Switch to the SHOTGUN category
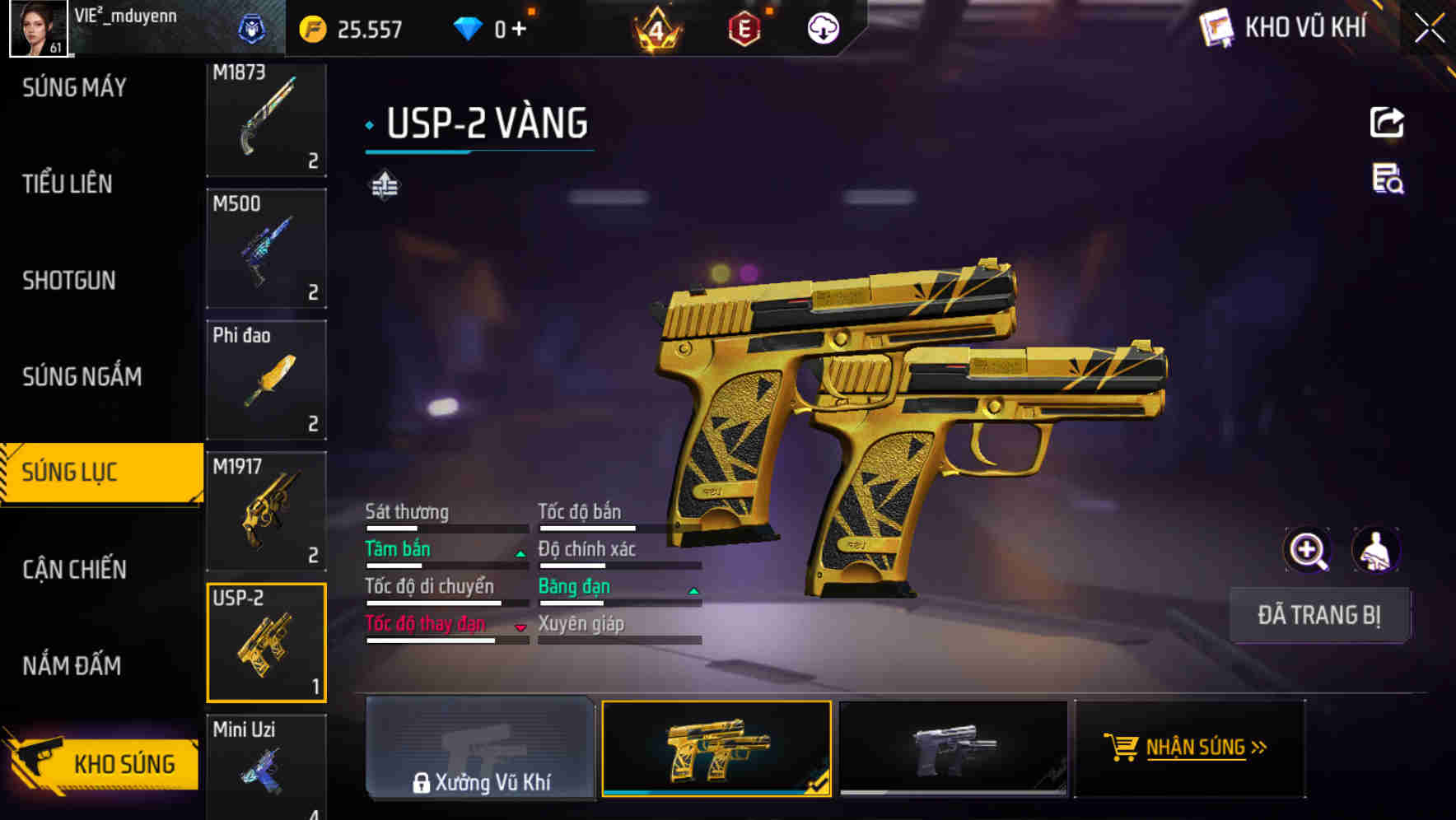This screenshot has height=820, width=1456. click(x=68, y=281)
